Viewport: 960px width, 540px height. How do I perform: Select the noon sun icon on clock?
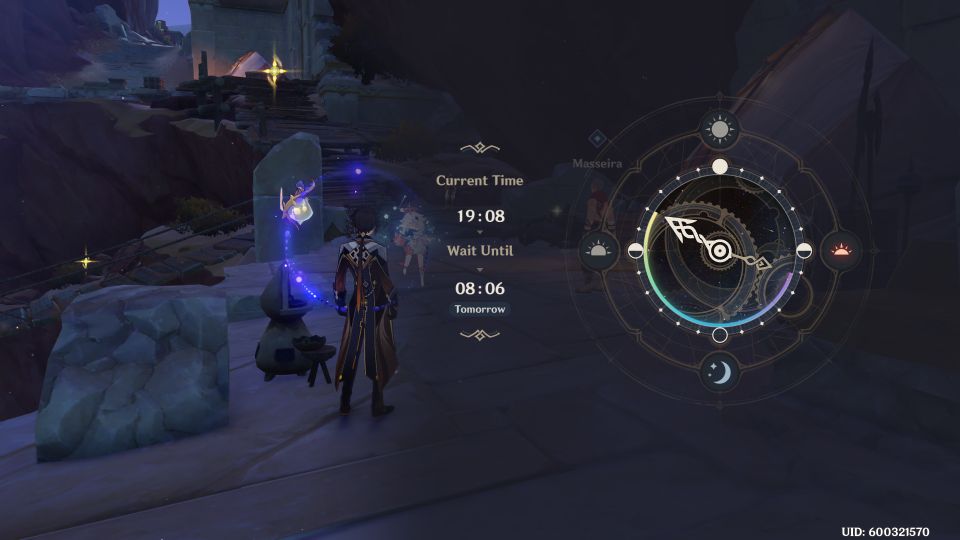click(719, 128)
